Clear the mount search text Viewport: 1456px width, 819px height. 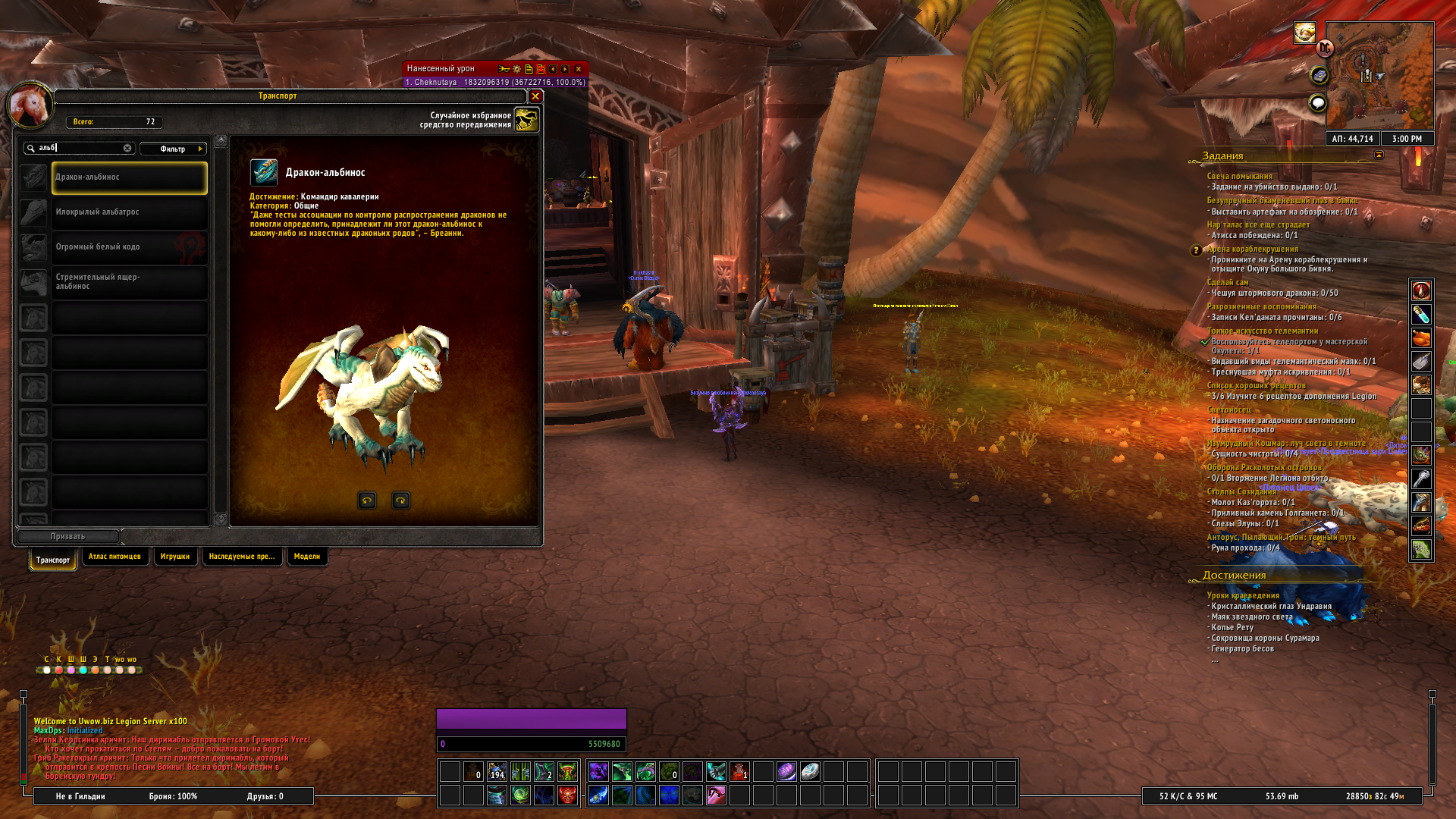click(127, 149)
